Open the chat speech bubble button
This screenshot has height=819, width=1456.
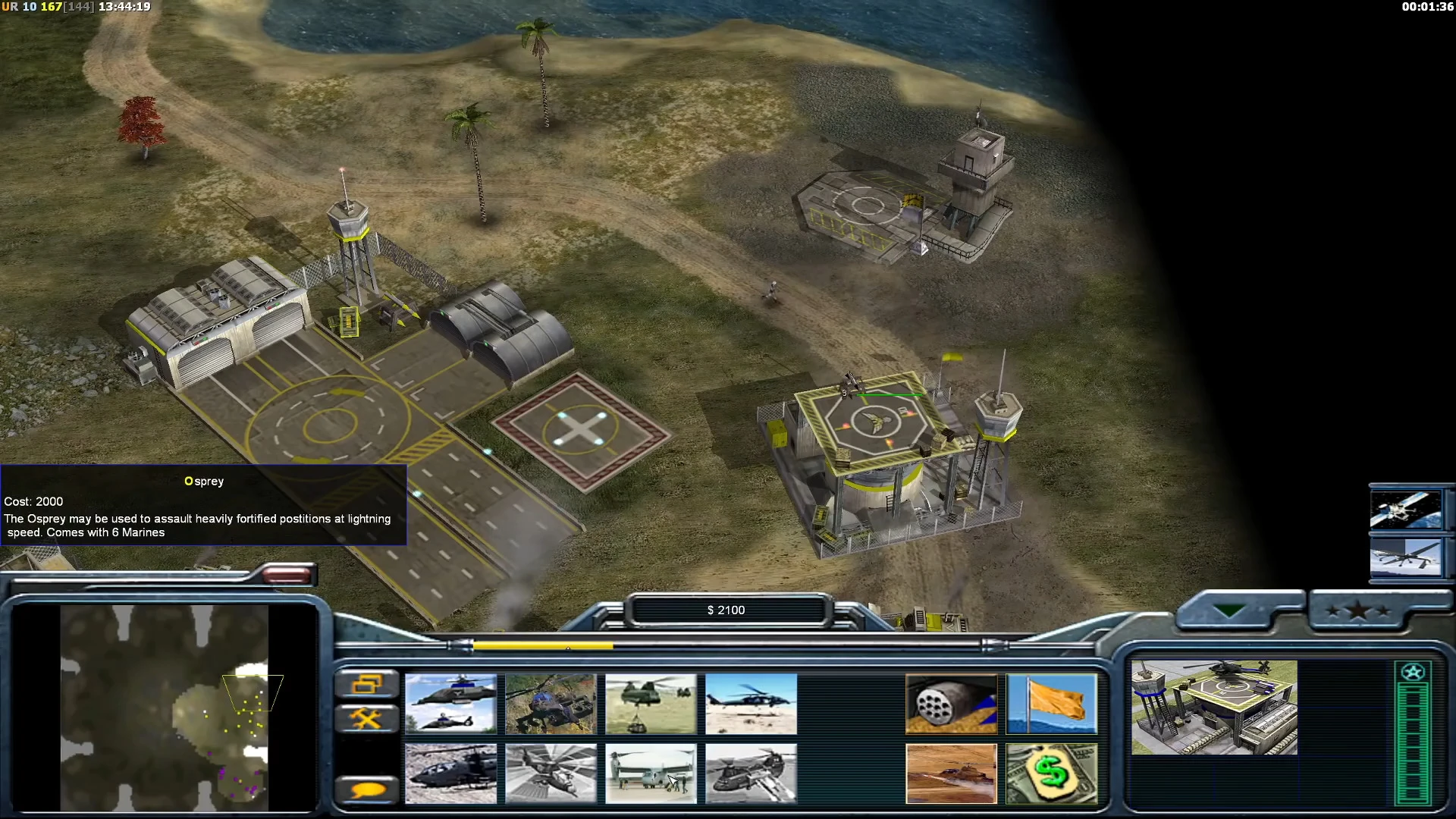click(x=367, y=790)
